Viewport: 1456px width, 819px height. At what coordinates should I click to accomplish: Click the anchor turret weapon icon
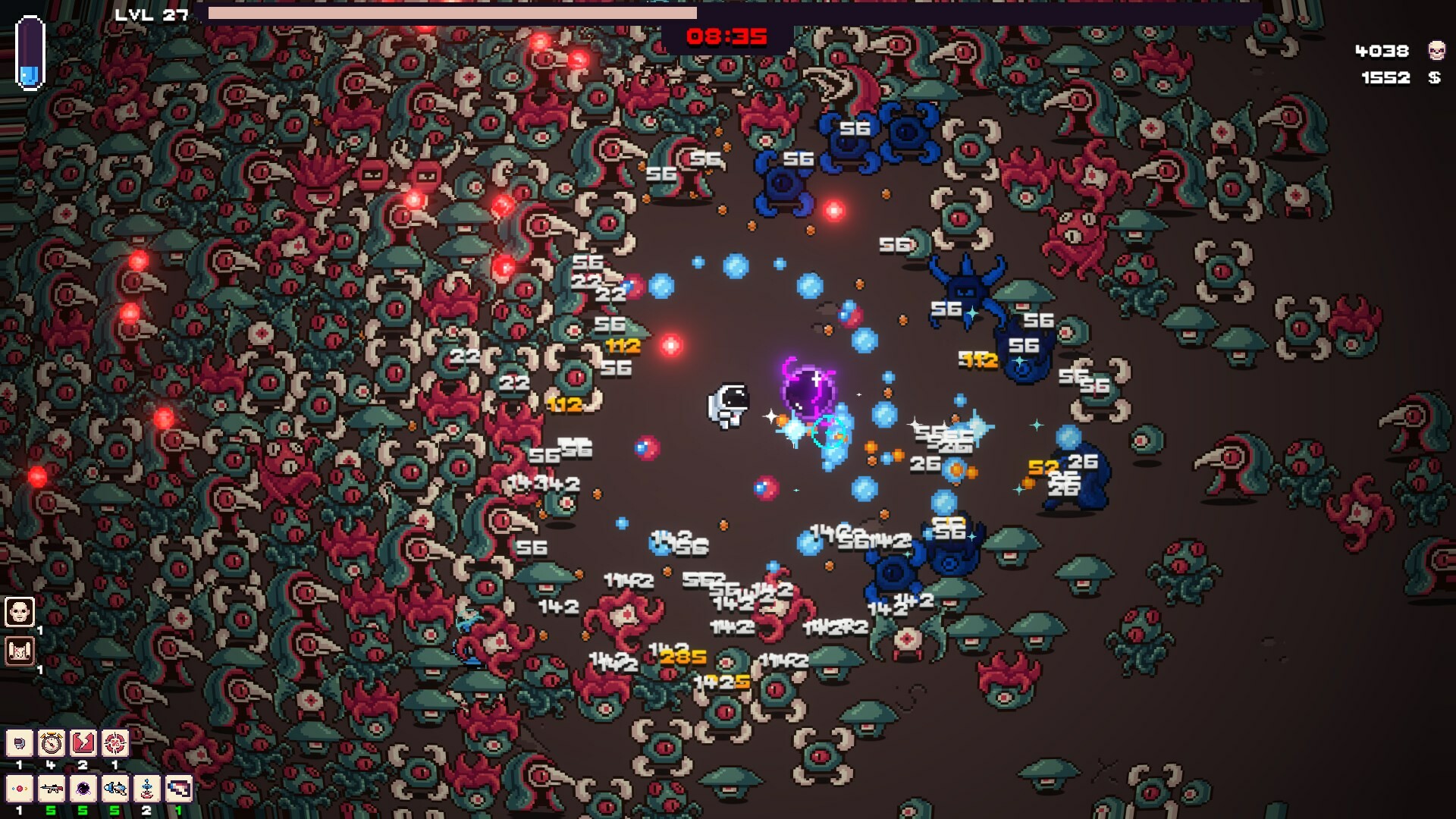(147, 790)
